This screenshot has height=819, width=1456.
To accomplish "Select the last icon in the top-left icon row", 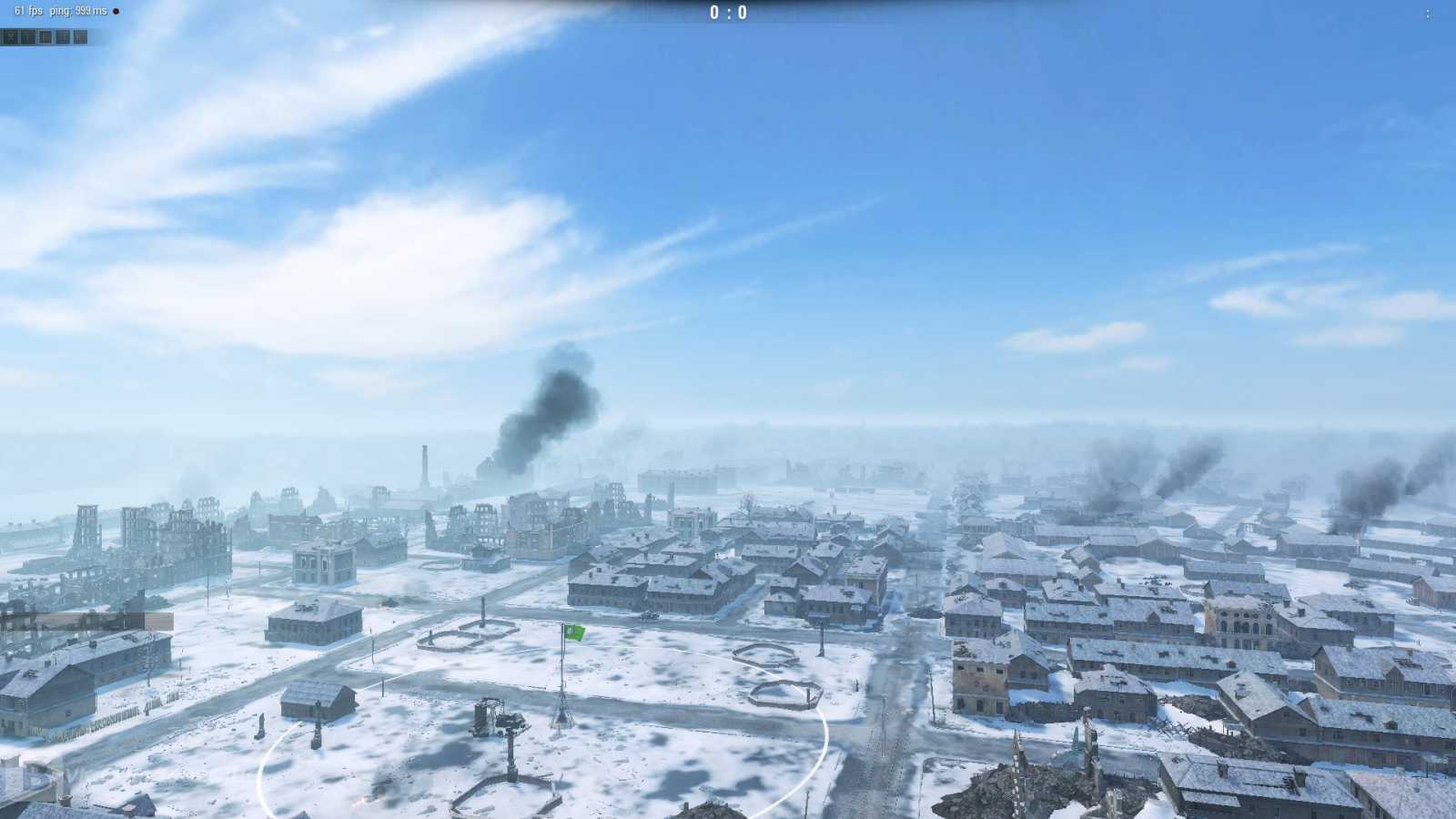I will [78, 36].
